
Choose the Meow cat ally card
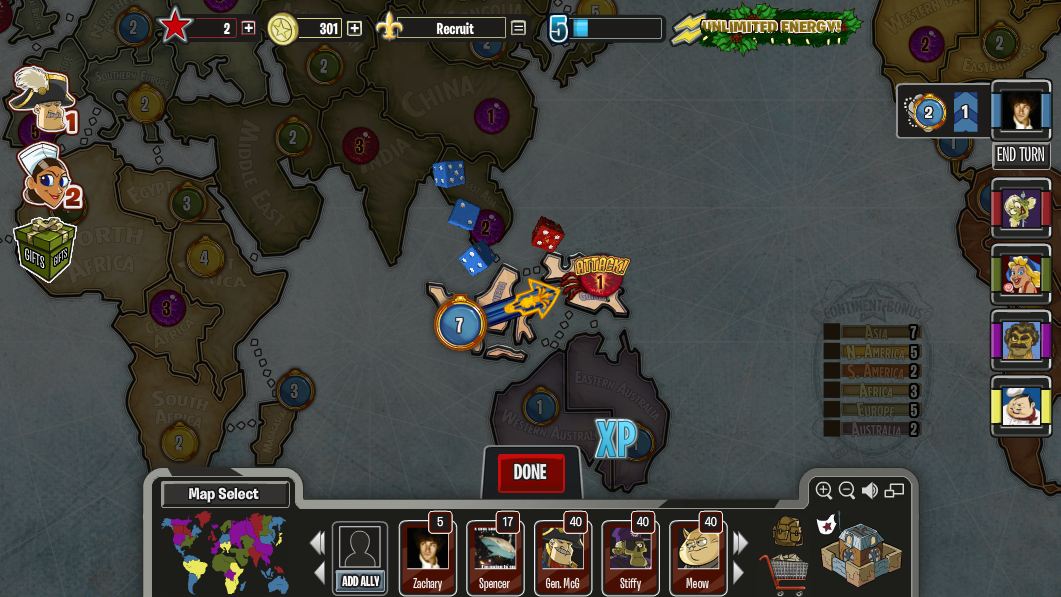697,557
